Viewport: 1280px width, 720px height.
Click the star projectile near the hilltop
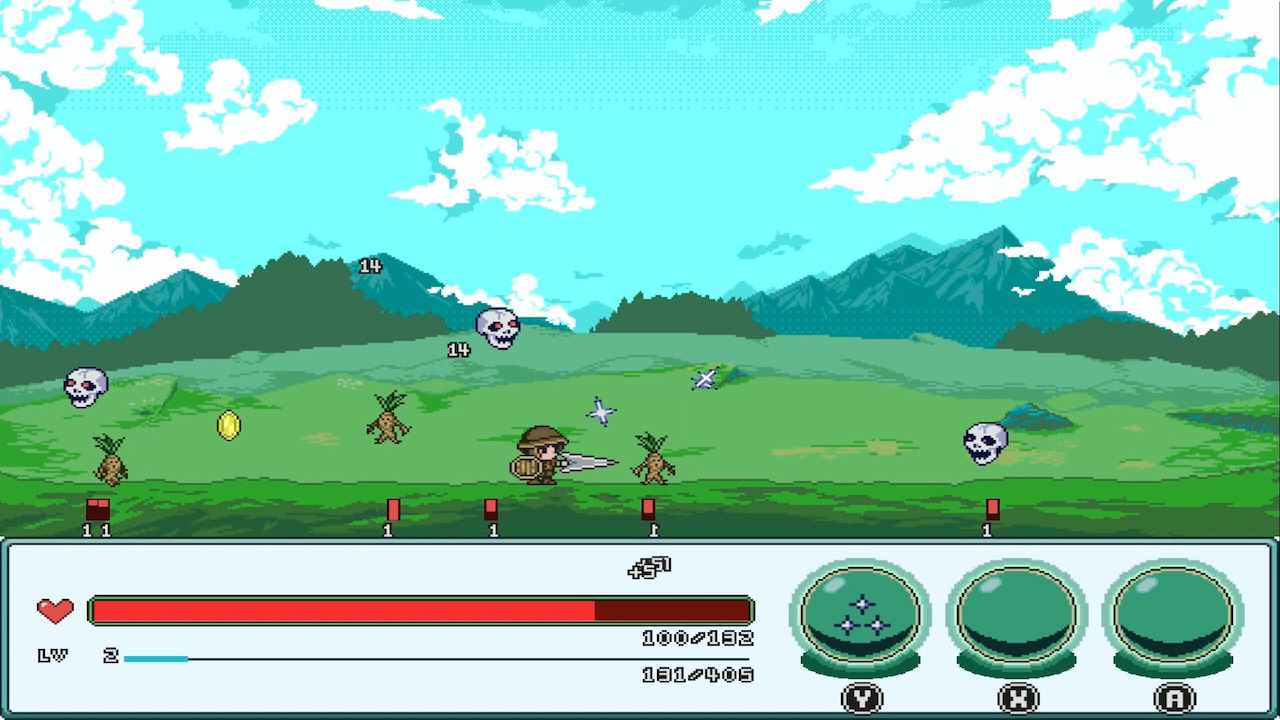[x=705, y=379]
